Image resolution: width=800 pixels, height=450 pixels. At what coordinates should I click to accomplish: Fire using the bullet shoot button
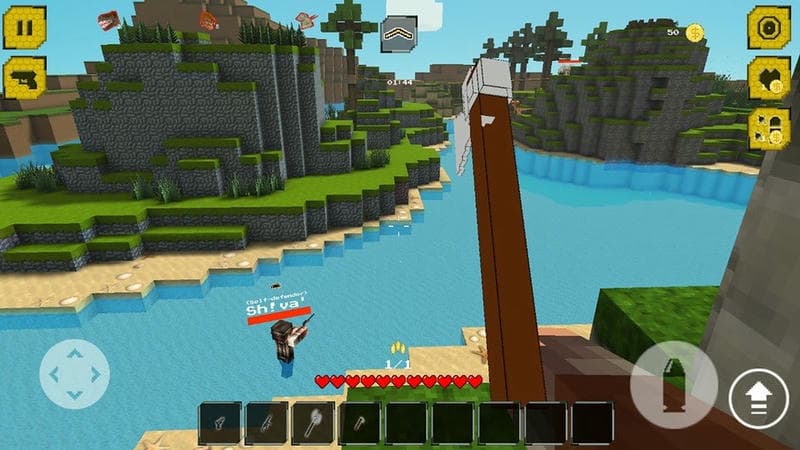[673, 385]
